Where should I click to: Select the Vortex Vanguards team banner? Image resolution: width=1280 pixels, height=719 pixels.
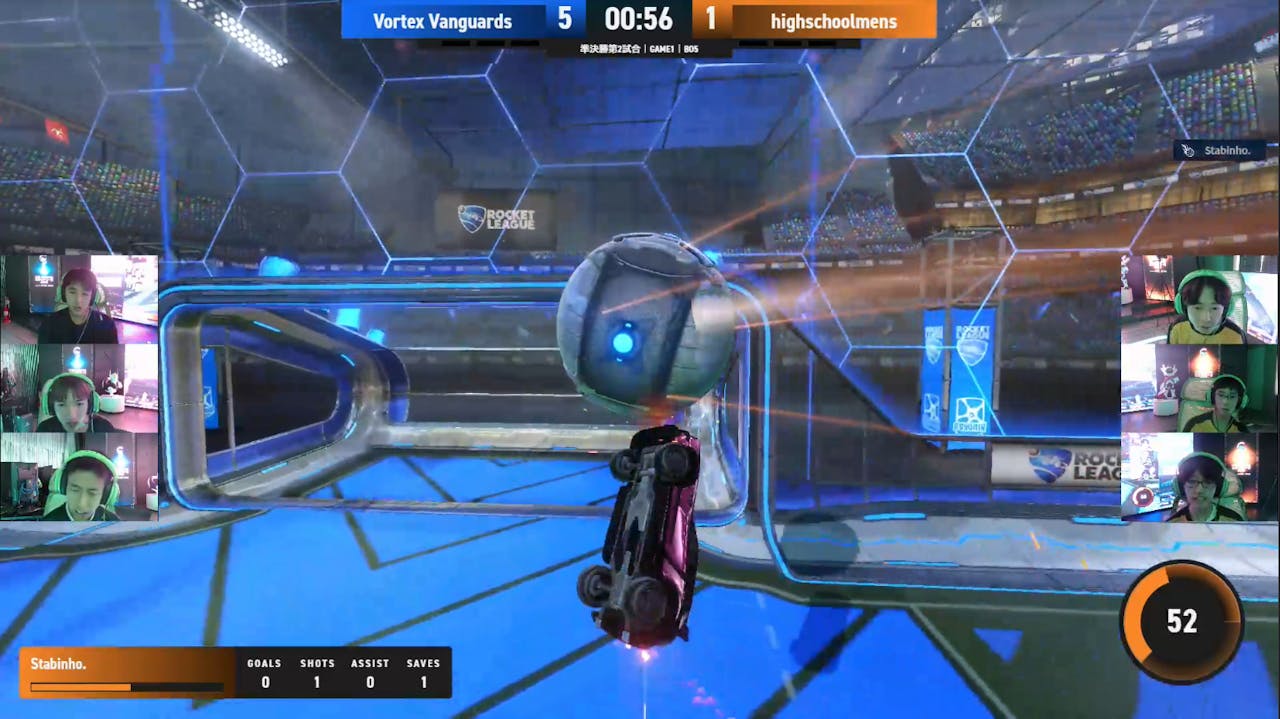(443, 20)
